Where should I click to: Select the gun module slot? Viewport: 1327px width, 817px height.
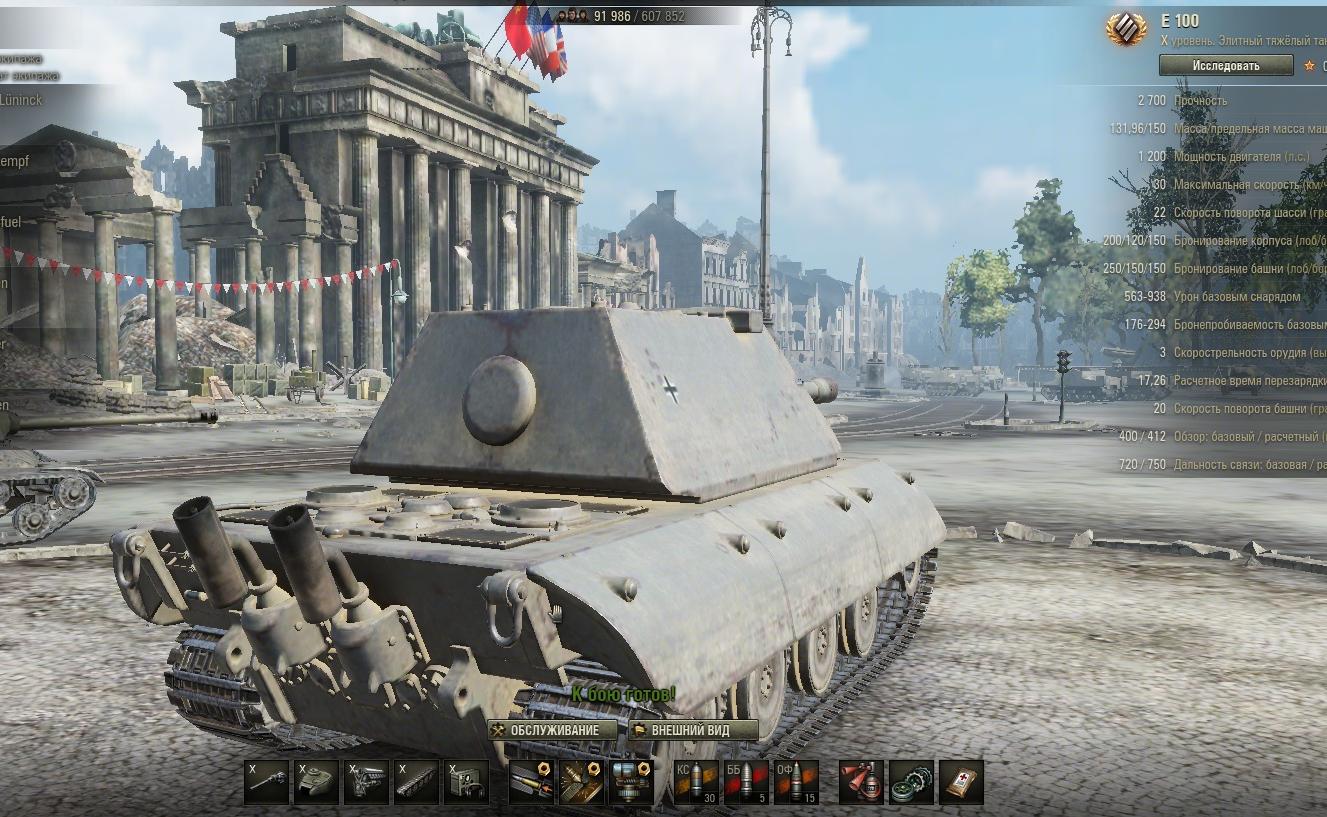(x=267, y=782)
